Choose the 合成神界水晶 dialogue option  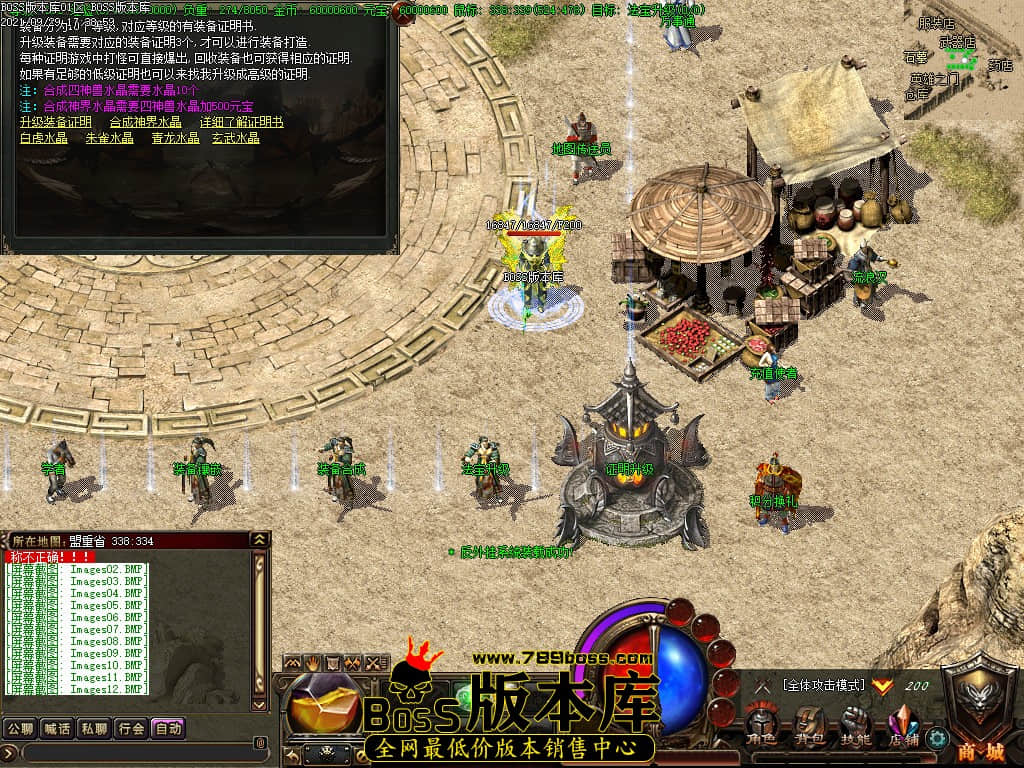145,122
